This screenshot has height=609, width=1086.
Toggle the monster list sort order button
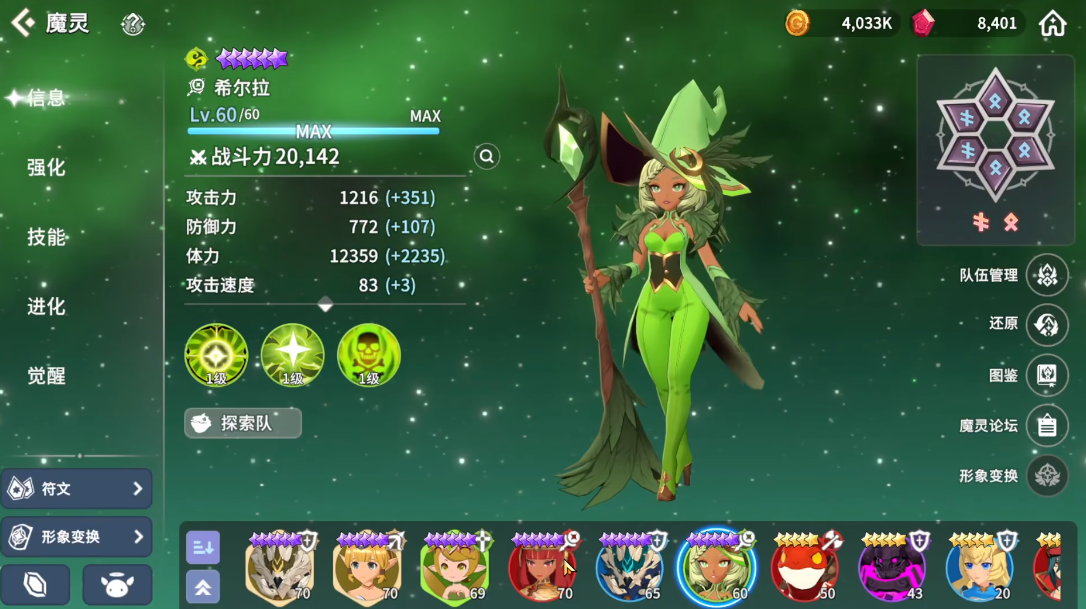click(203, 547)
